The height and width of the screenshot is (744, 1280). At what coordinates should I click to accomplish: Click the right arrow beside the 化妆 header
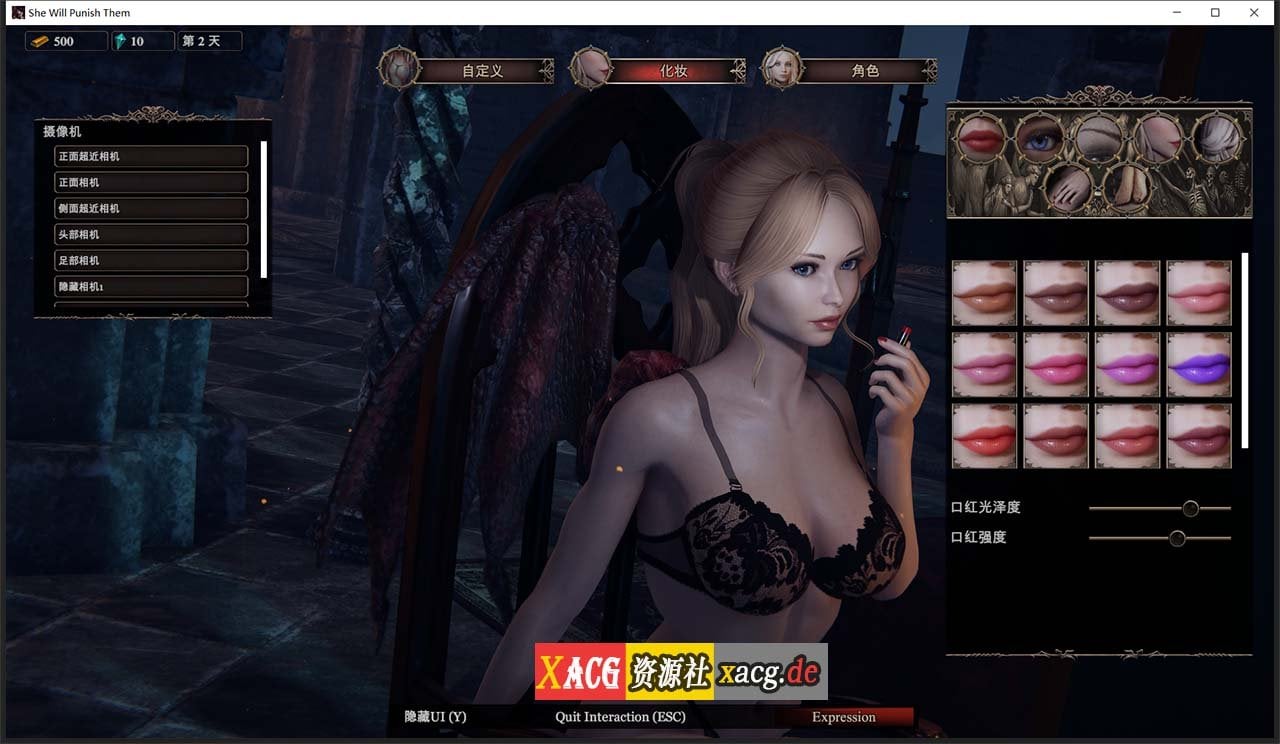point(737,71)
